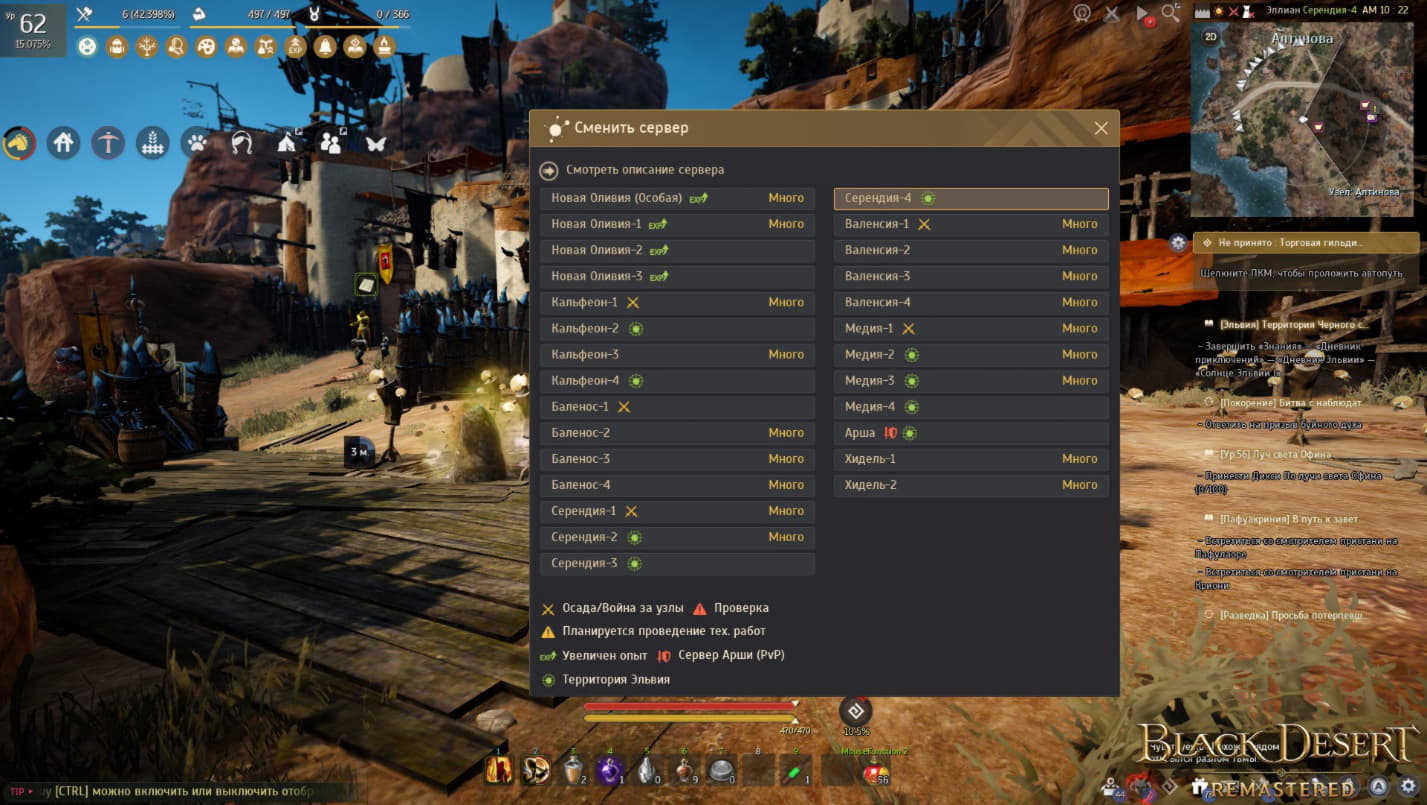The width and height of the screenshot is (1427, 805).
Task: Select the Серендия-4 server
Action: point(970,198)
